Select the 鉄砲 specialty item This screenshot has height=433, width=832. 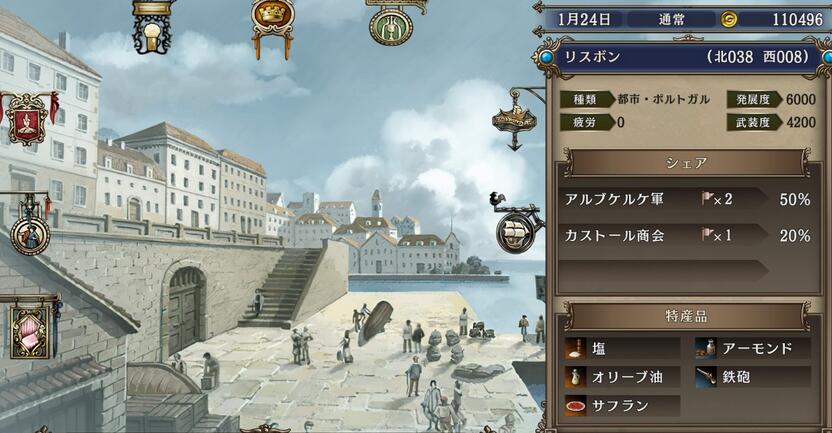[x=751, y=377]
